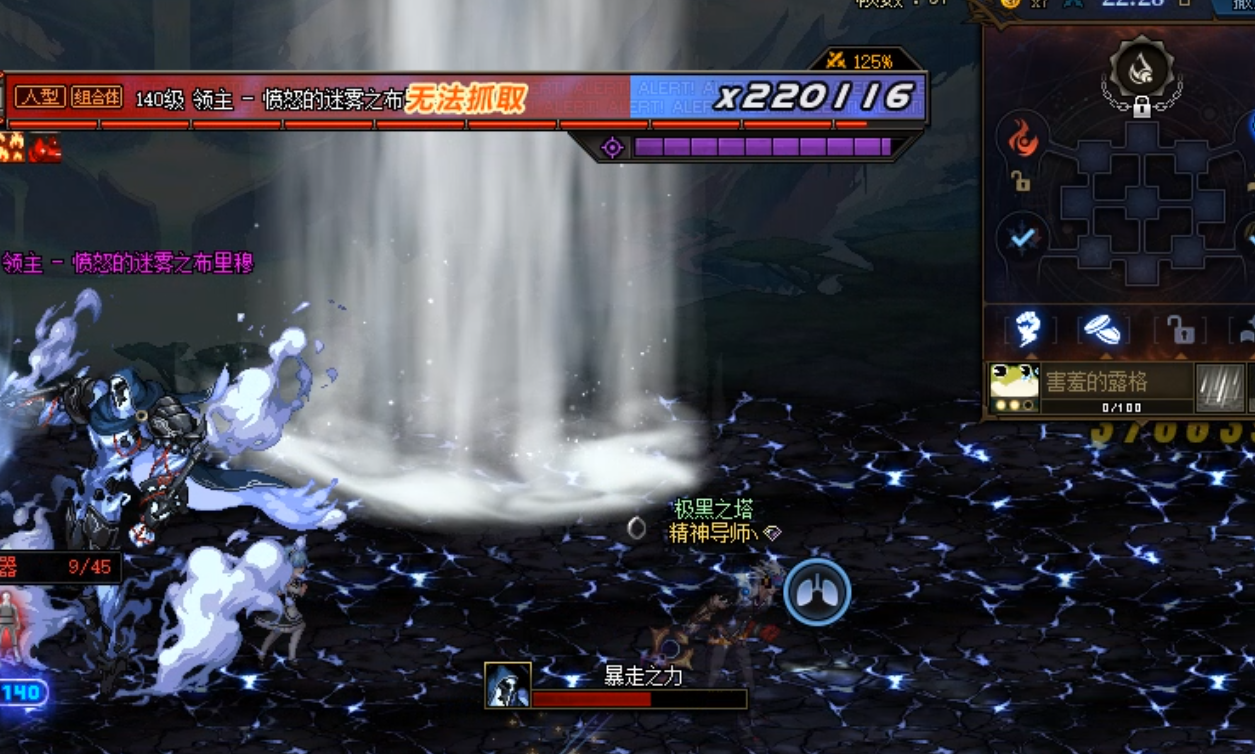Activate the red flame swirl icon
The image size is (1255, 754).
[x=1022, y=139]
